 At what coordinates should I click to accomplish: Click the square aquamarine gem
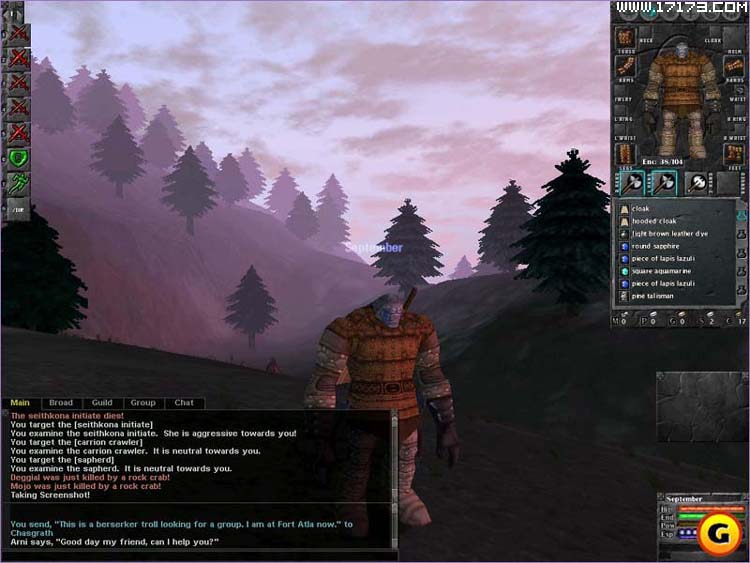(x=662, y=271)
